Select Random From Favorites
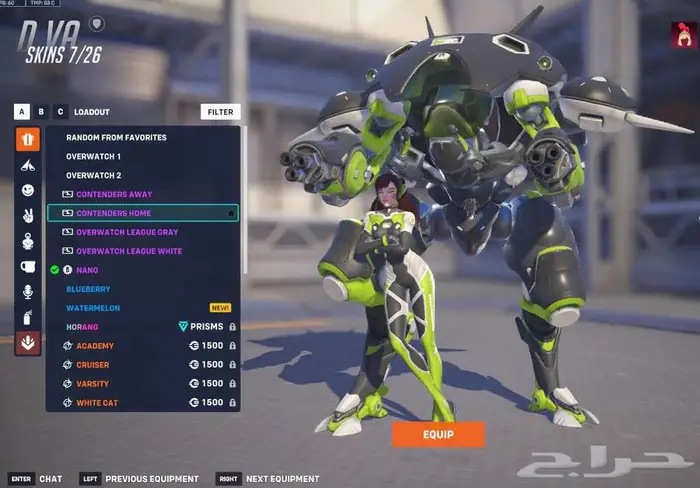This screenshot has width=700, height=488. click(116, 137)
